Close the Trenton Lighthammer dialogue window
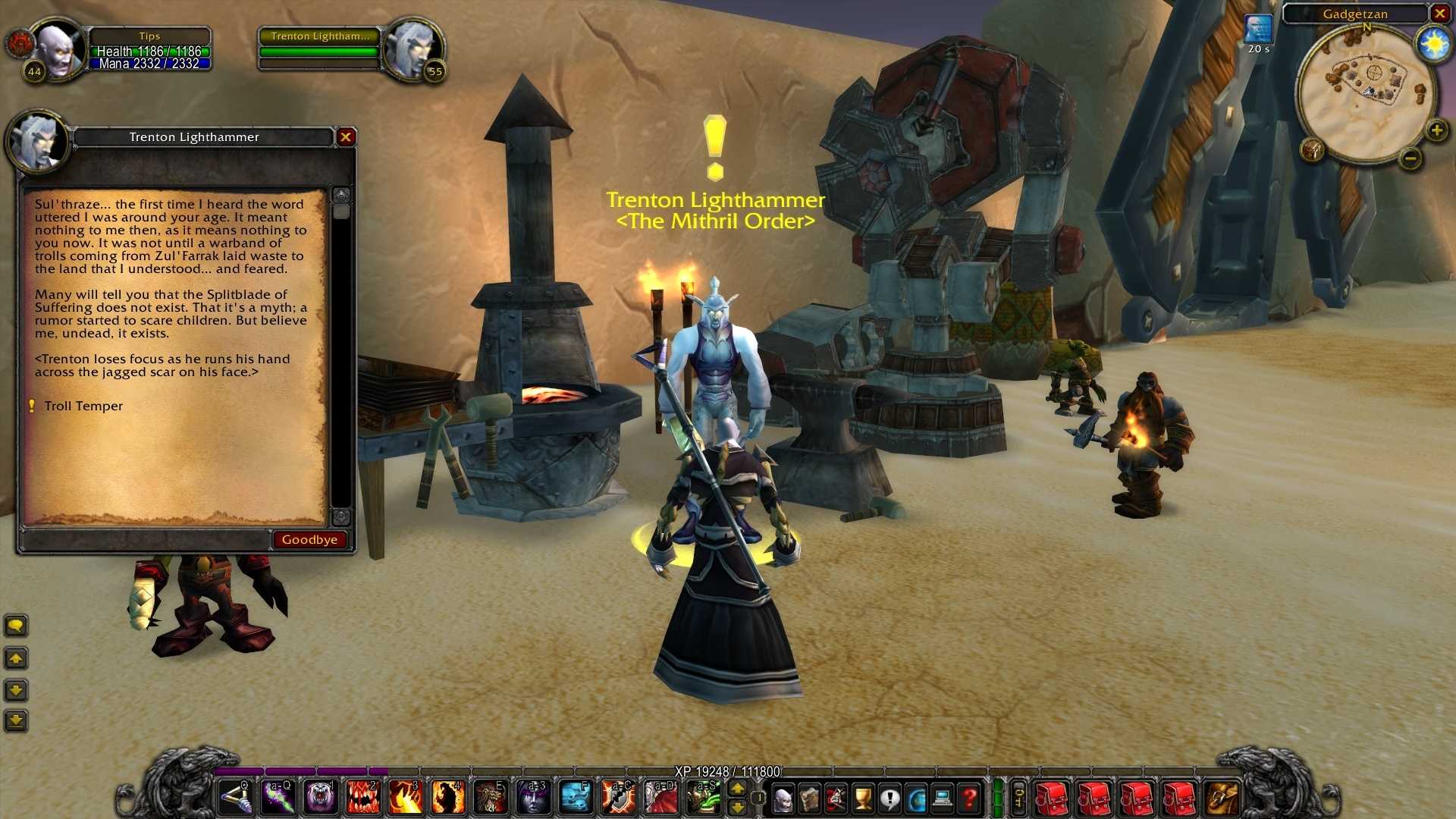 pos(346,137)
